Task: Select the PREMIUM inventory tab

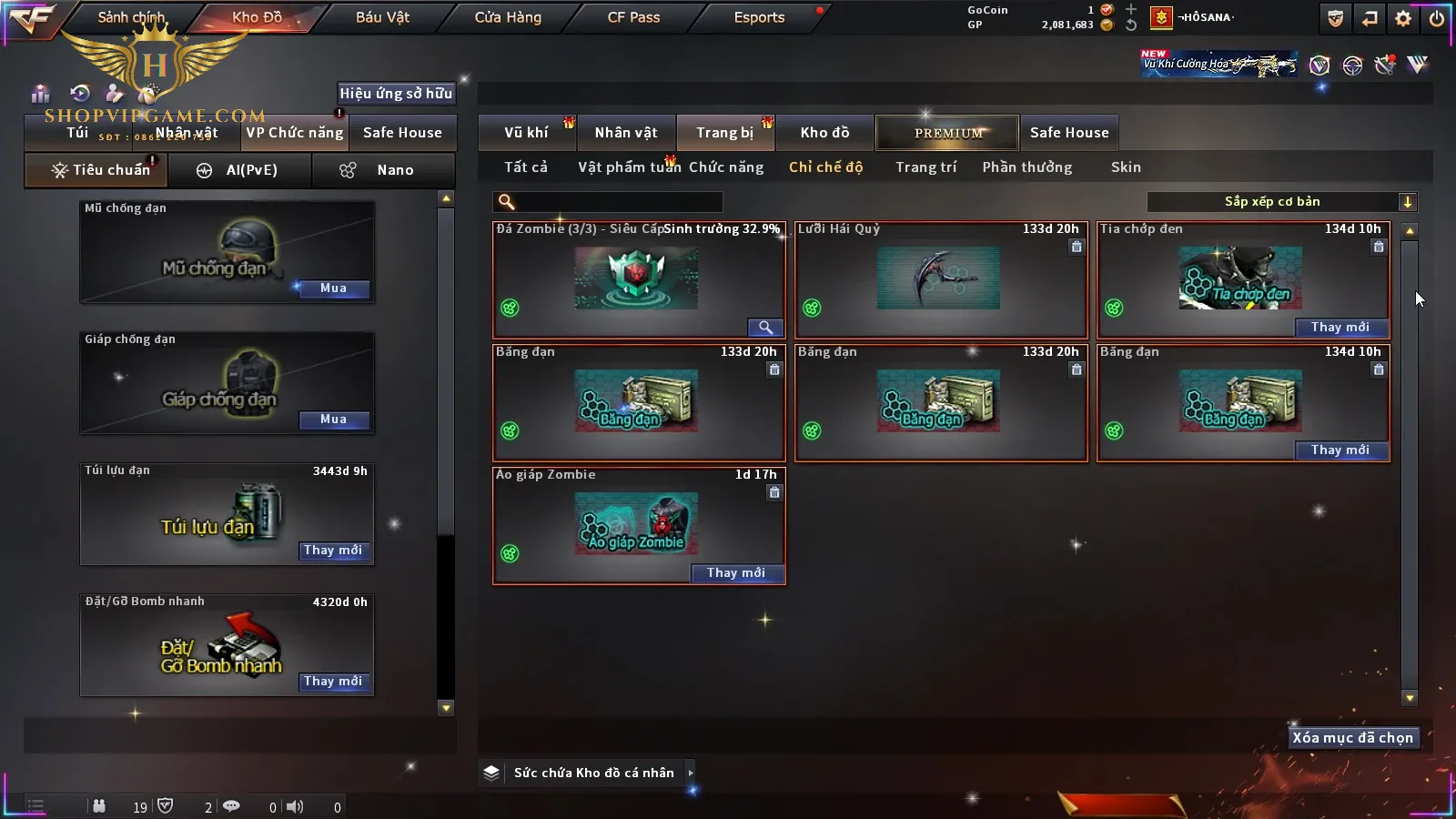Action: click(947, 133)
